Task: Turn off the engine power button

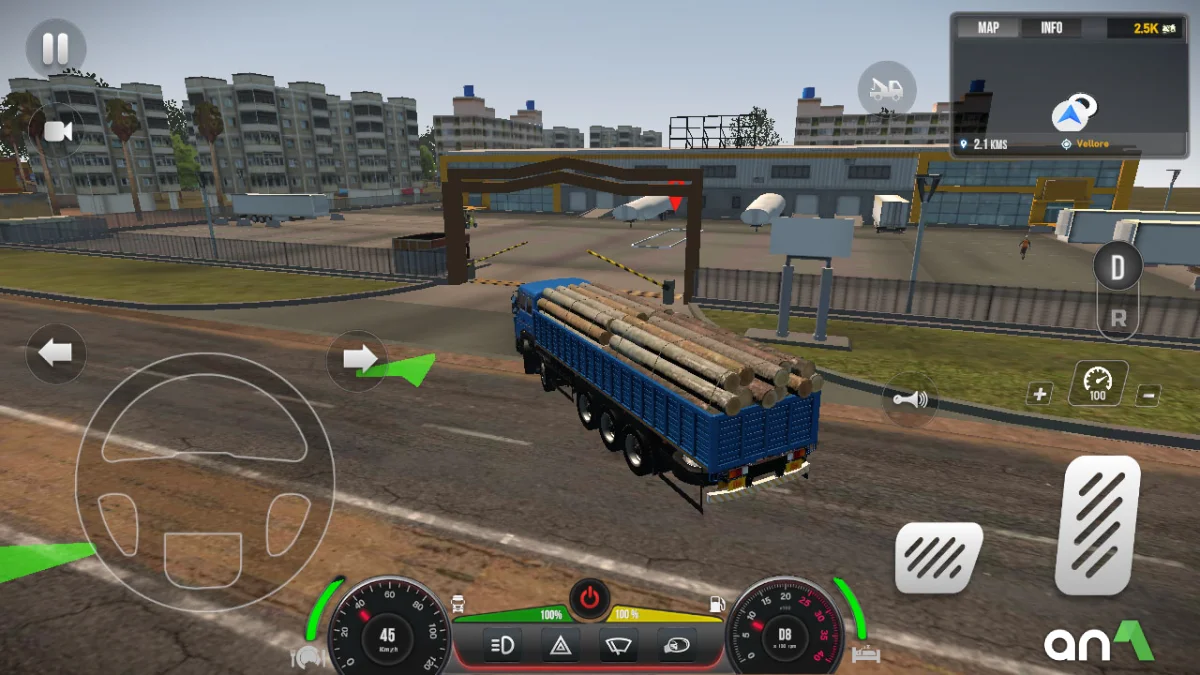Action: pos(590,599)
